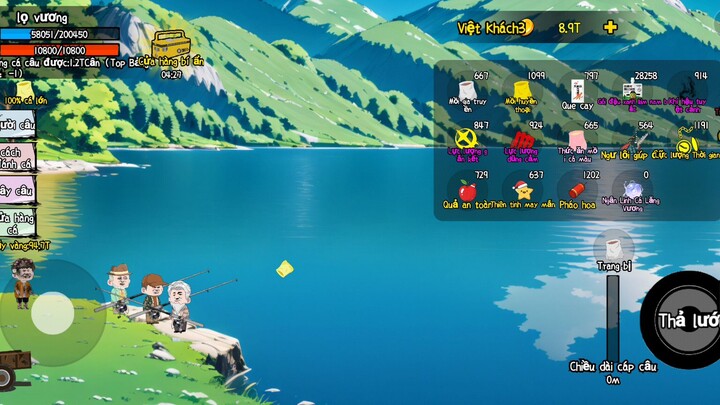Use the Quả an toàn apple
Image resolution: width=720 pixels, height=405 pixels.
466,190
